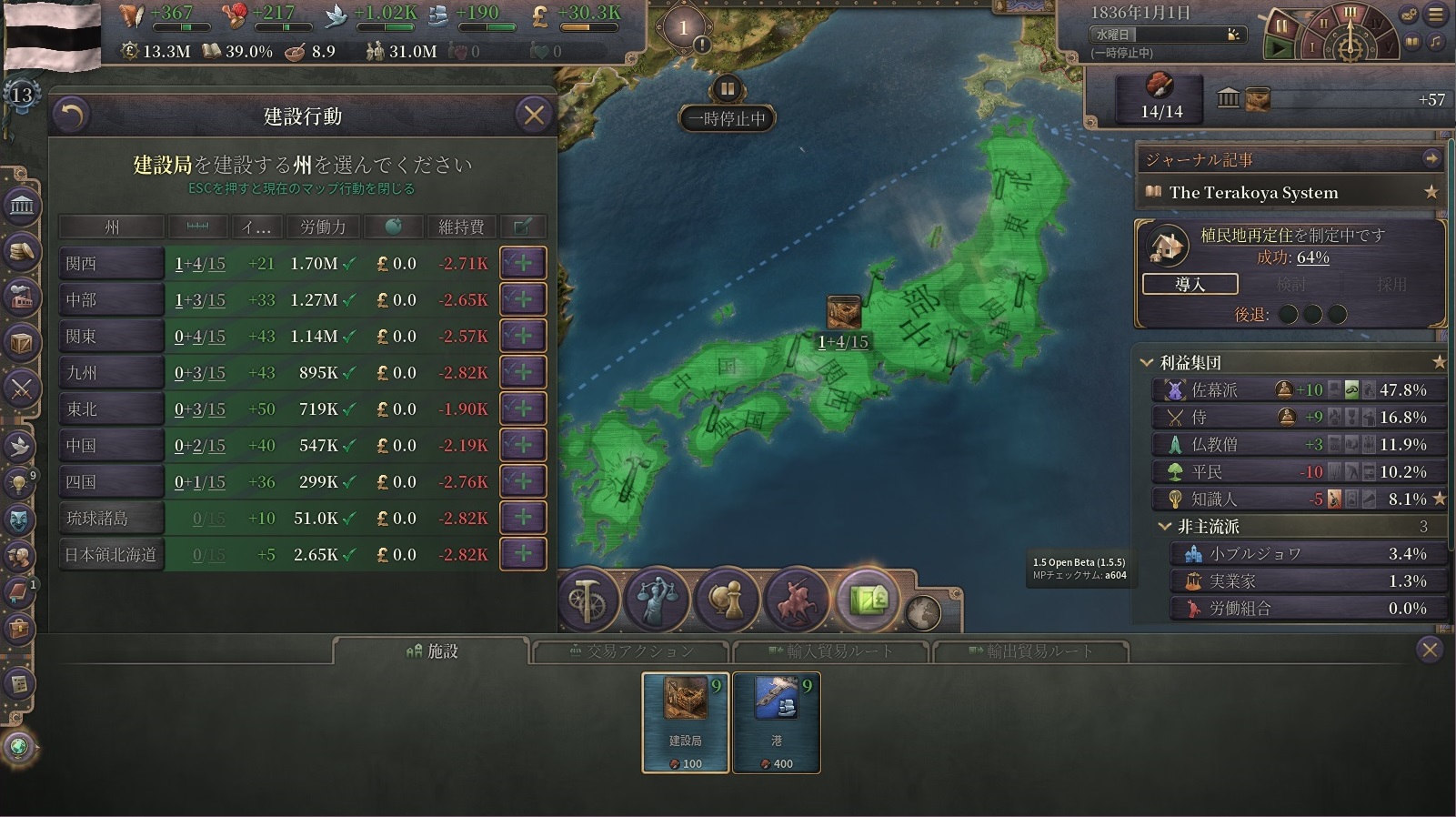Sort the list by 維持費 column
Image resolution: width=1456 pixels, height=817 pixels.
click(x=461, y=227)
